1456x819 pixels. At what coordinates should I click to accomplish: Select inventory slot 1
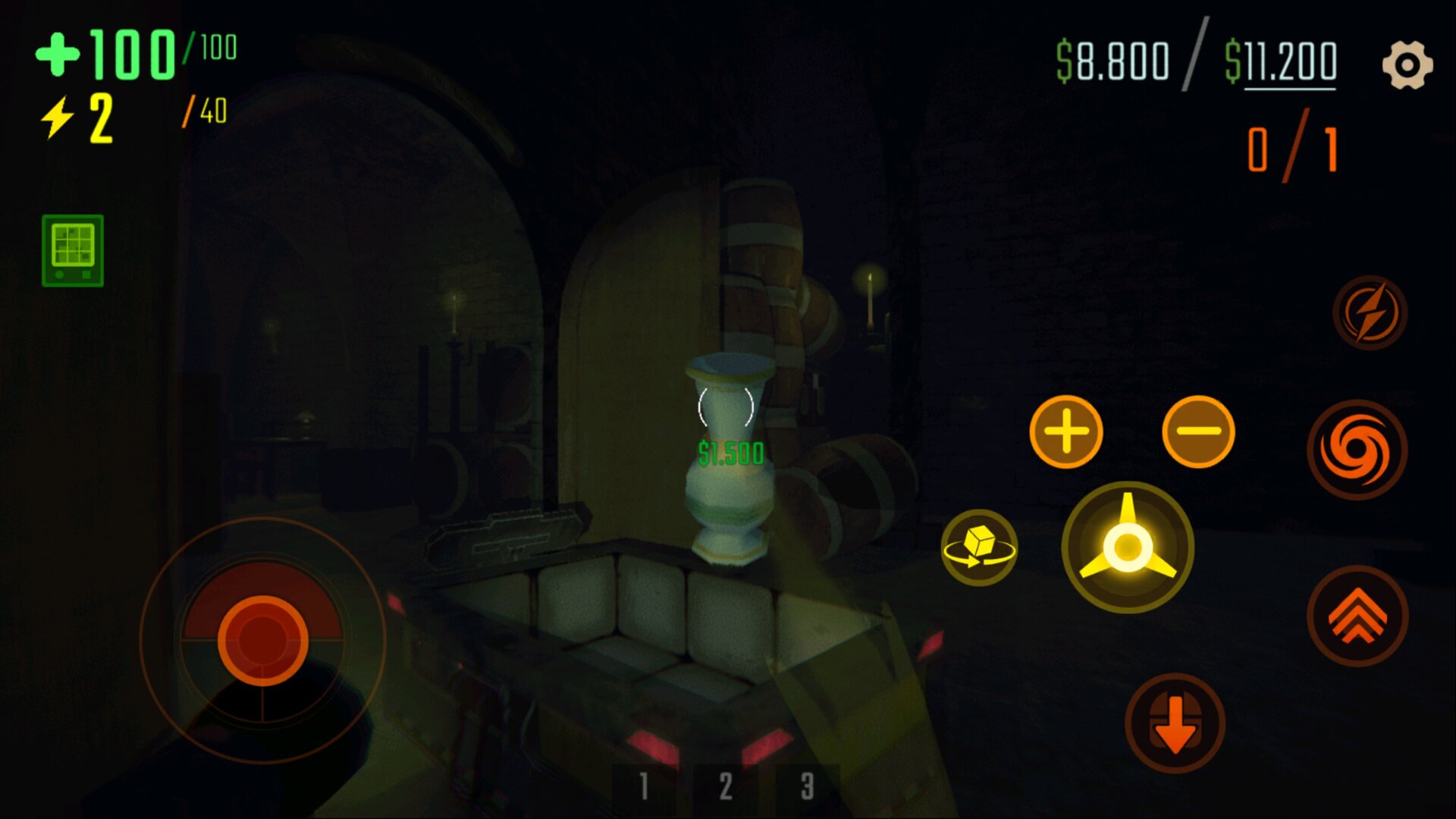(x=644, y=787)
